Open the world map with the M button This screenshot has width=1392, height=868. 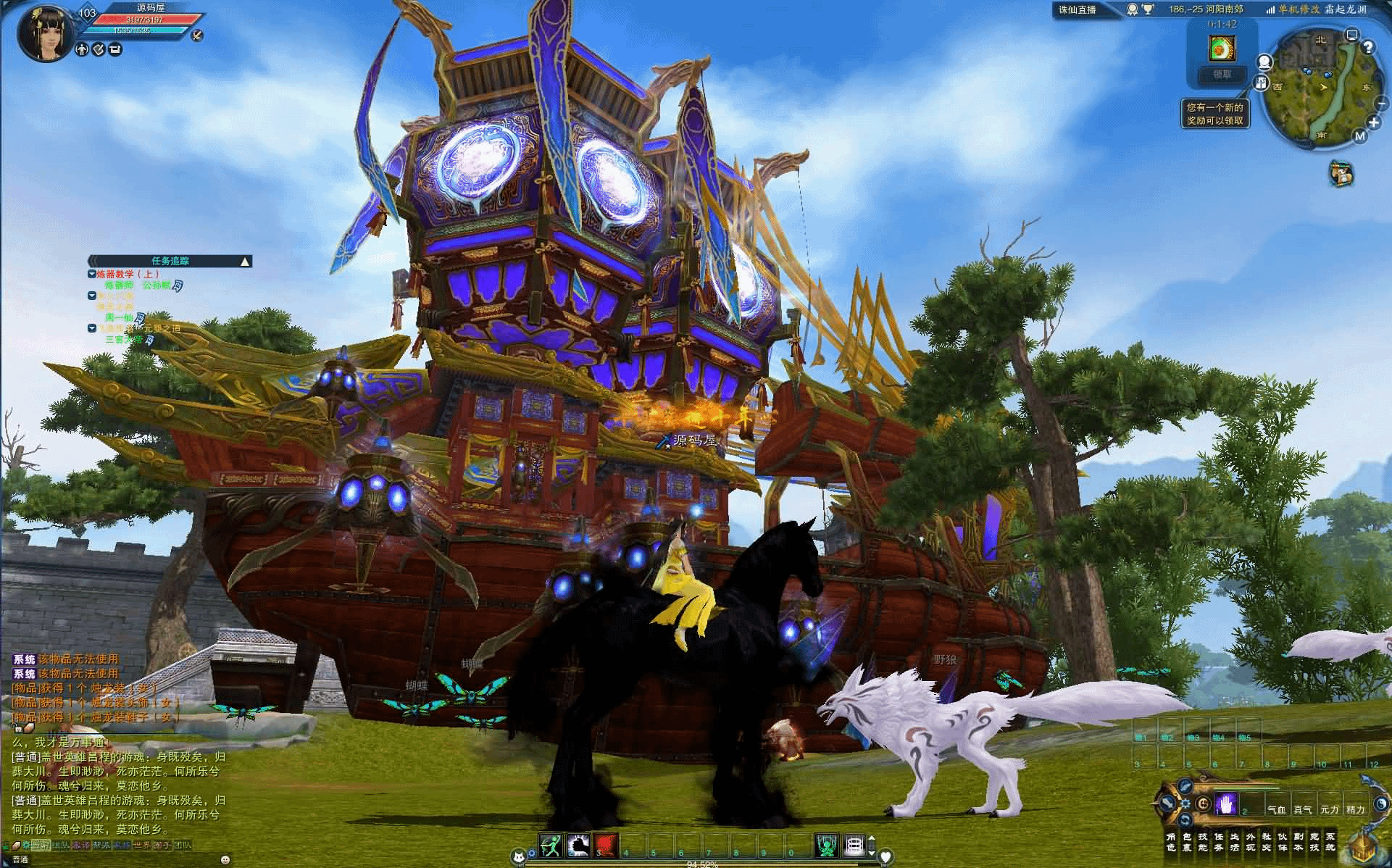1359,136
